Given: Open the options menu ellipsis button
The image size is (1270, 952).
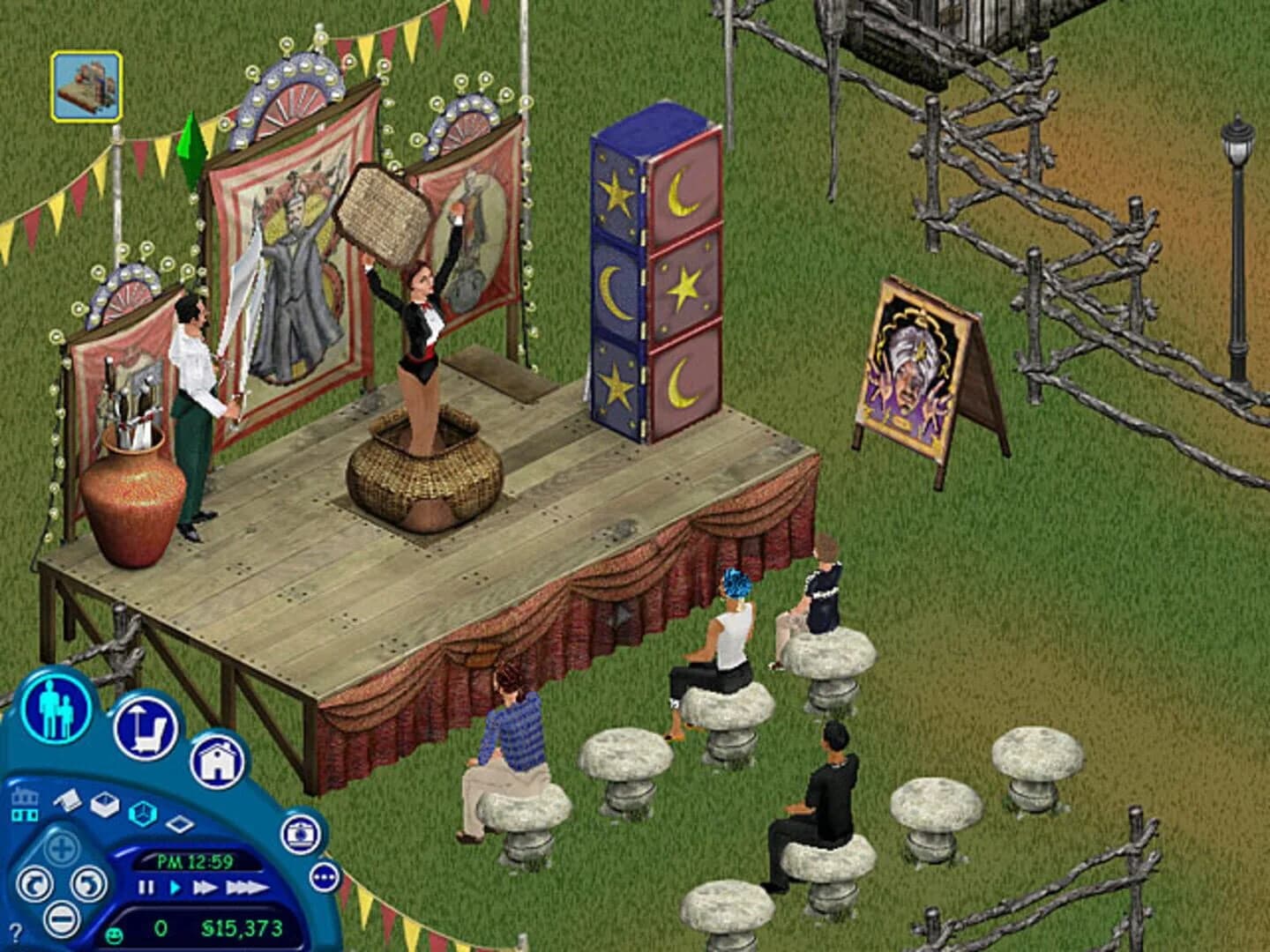Looking at the screenshot, I should (x=324, y=876).
